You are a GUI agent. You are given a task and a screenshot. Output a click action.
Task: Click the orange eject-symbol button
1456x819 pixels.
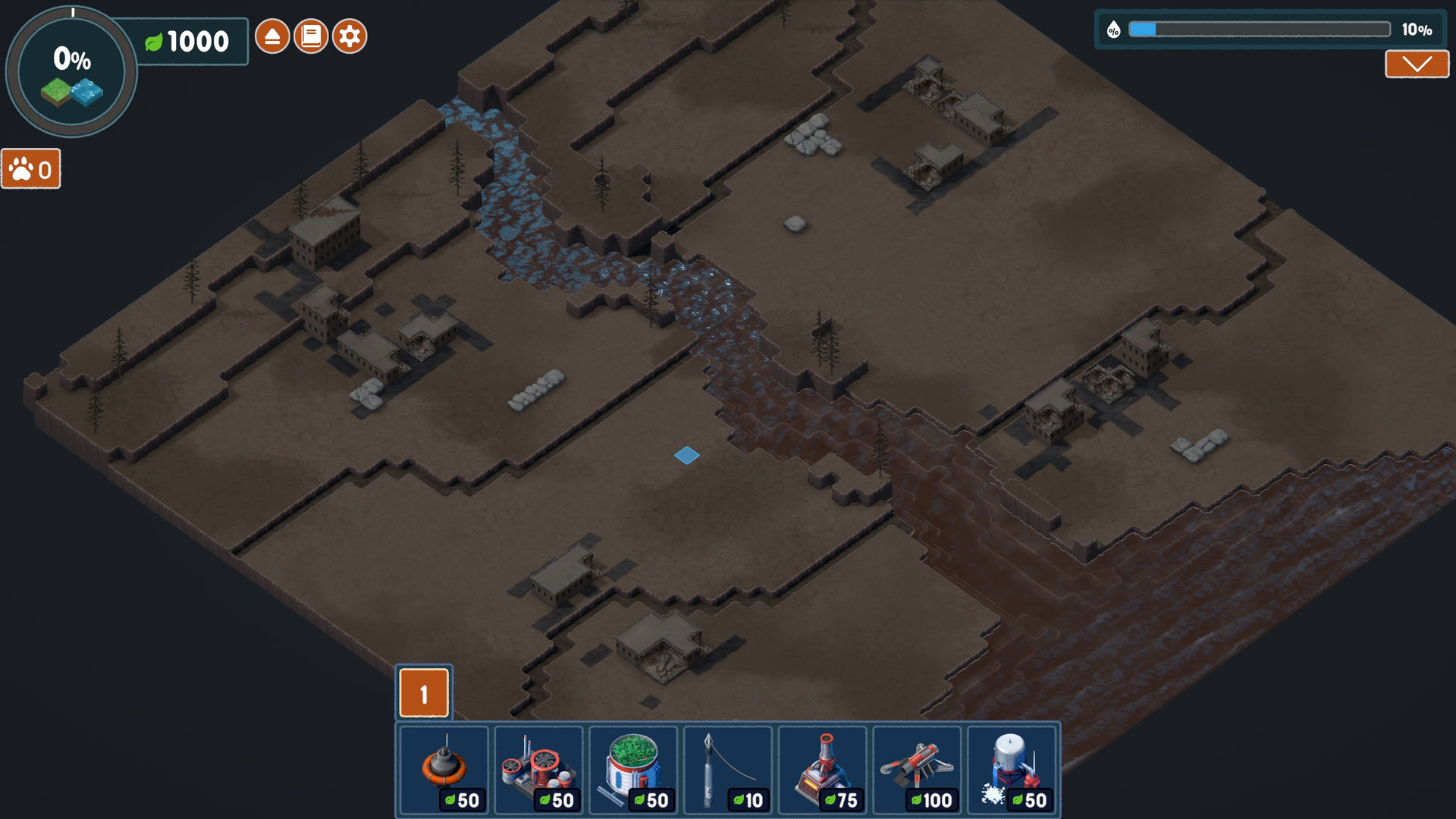coord(272,36)
